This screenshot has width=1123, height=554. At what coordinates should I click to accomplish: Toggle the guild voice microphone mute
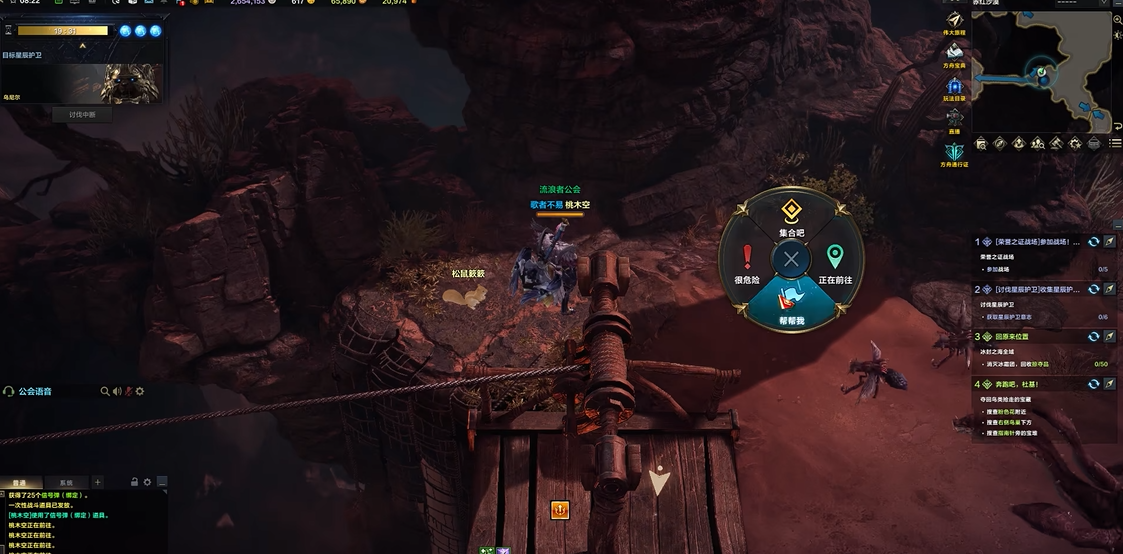127,391
